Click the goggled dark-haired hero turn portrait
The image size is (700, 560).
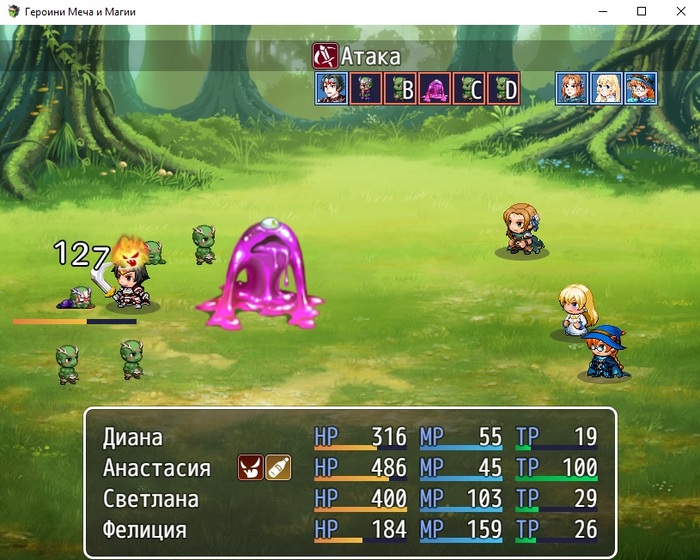click(x=331, y=88)
